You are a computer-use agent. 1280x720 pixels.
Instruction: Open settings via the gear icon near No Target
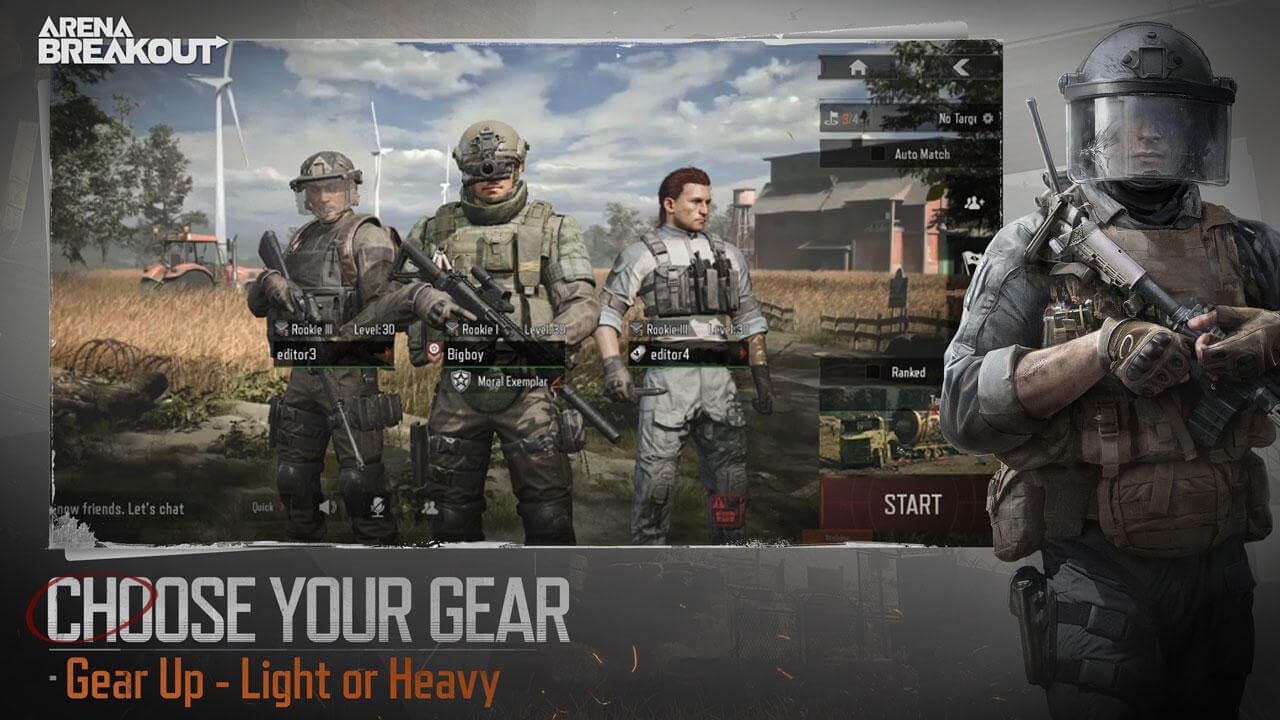[x=988, y=118]
